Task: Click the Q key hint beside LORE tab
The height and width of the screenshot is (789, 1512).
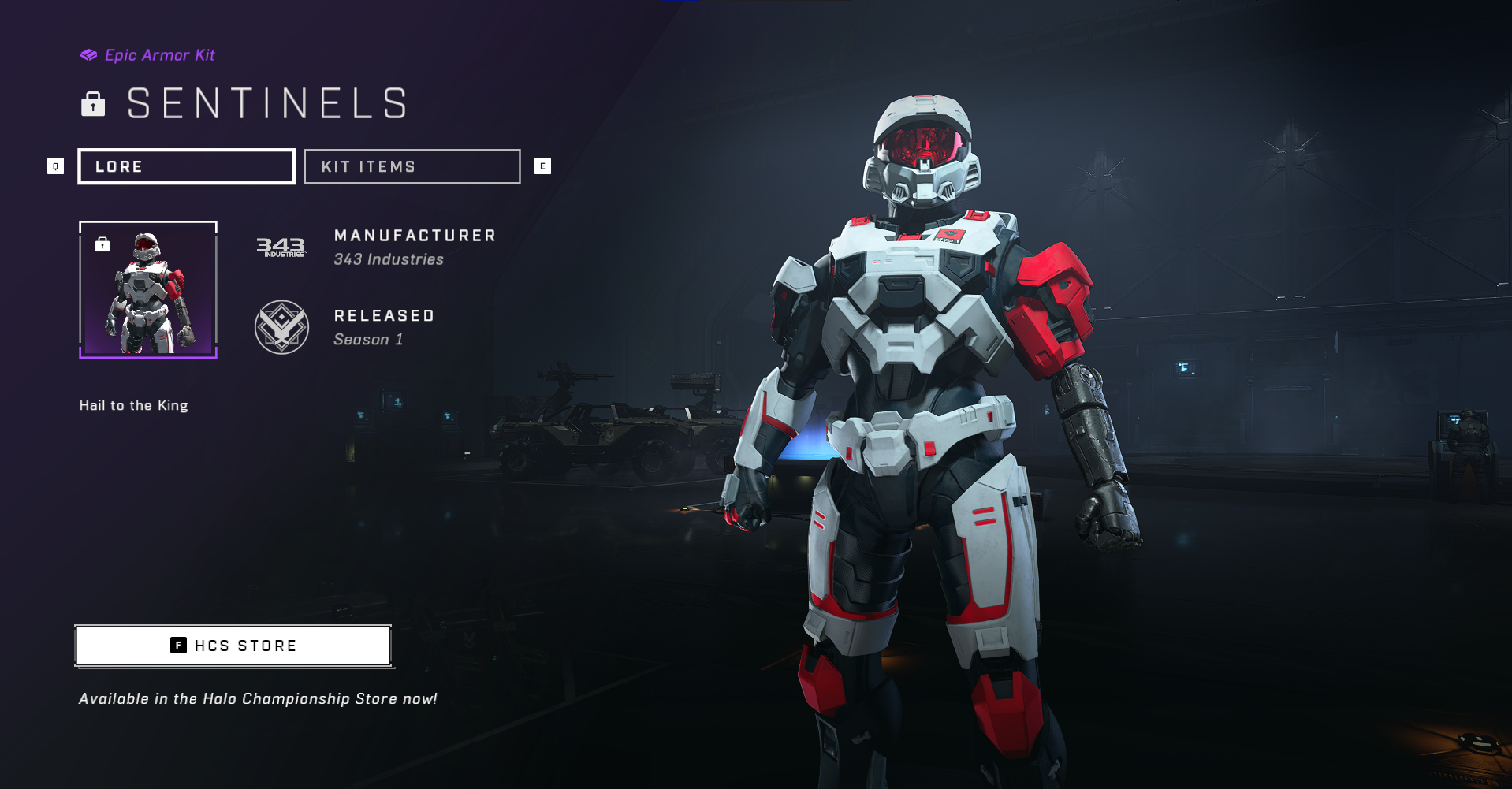Action: coord(55,166)
